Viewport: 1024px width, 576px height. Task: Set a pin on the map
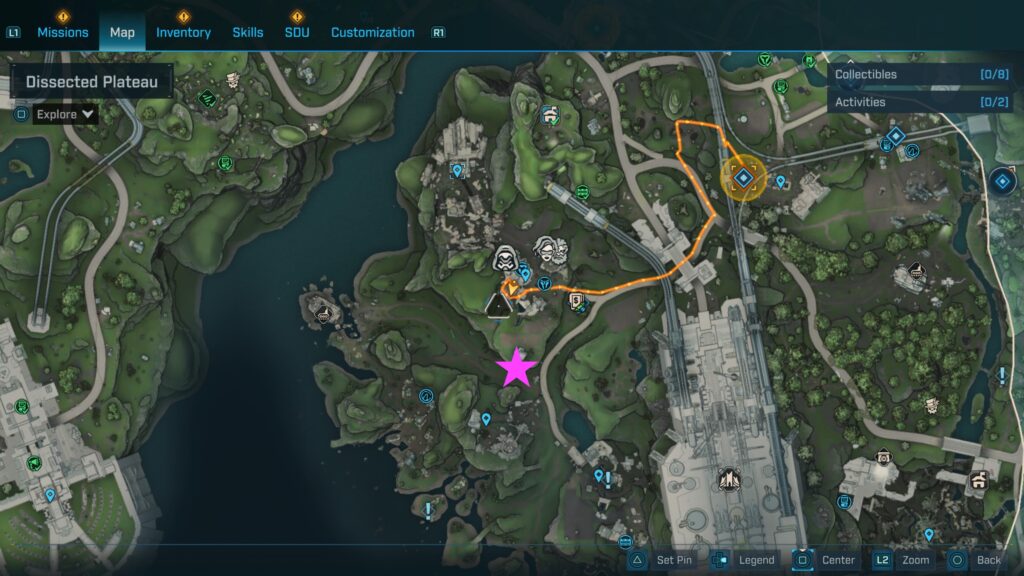(662, 560)
